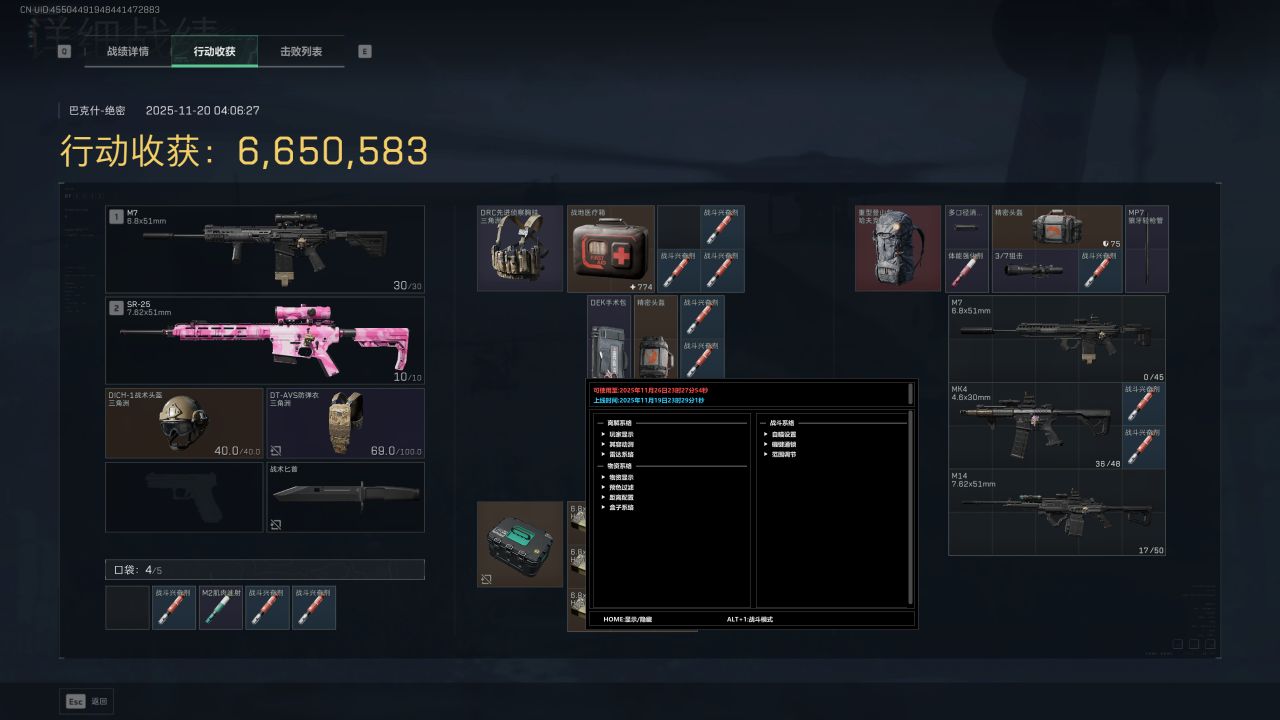This screenshot has width=1280, height=720.
Task: Select the DT-AVS body armor slot
Action: pyautogui.click(x=345, y=423)
